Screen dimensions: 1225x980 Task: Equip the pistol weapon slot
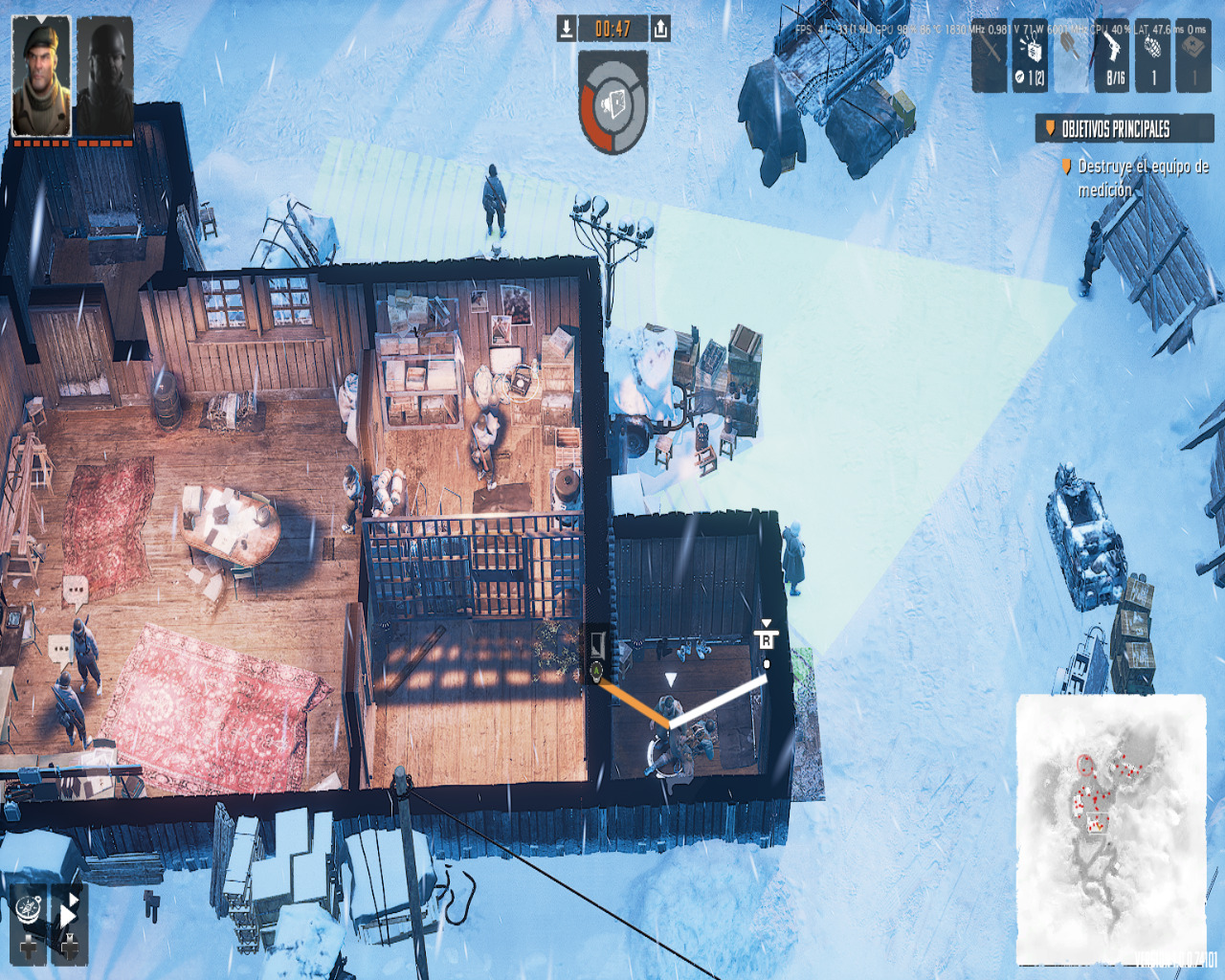click(1113, 56)
